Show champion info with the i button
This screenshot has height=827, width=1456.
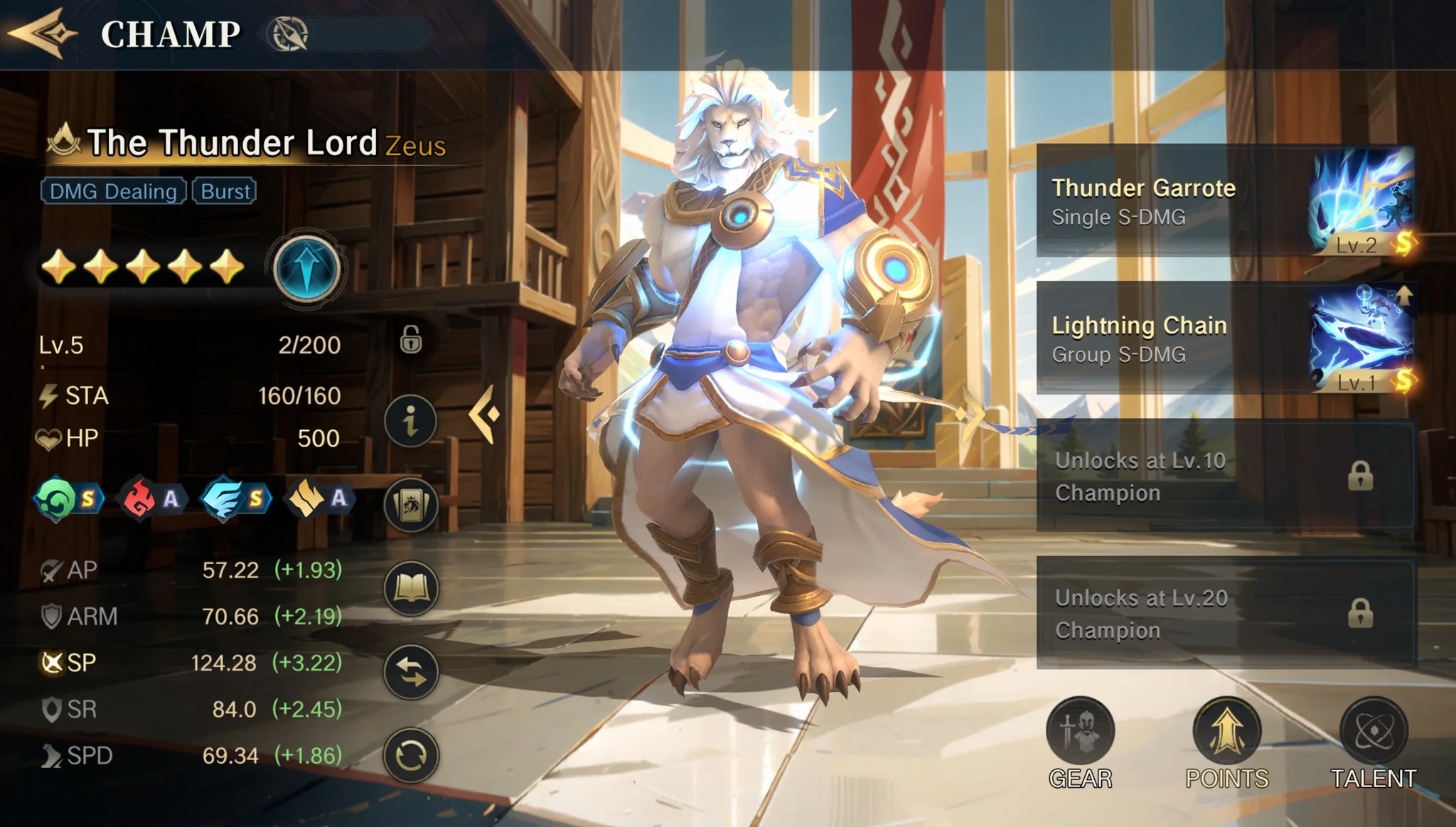coord(411,422)
